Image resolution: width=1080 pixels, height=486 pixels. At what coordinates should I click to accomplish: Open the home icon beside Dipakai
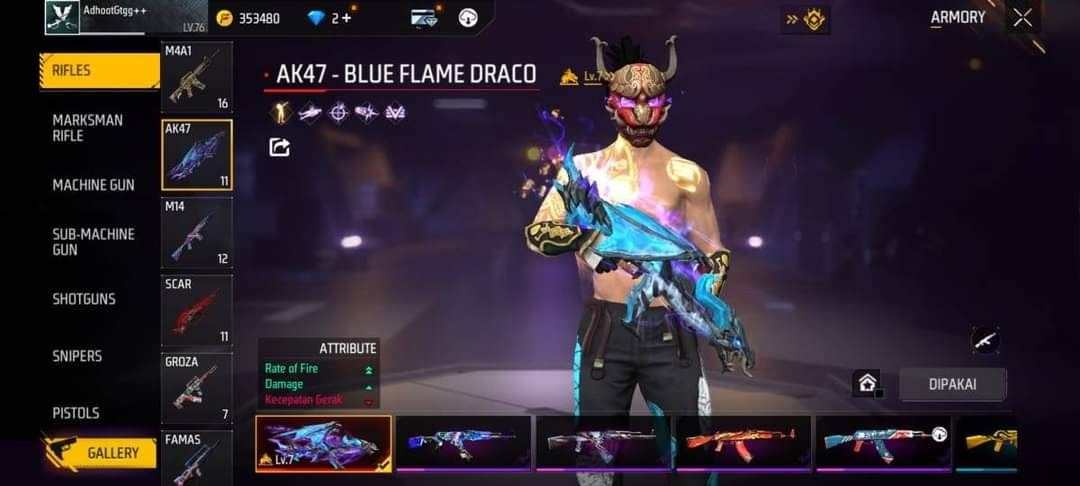click(866, 383)
